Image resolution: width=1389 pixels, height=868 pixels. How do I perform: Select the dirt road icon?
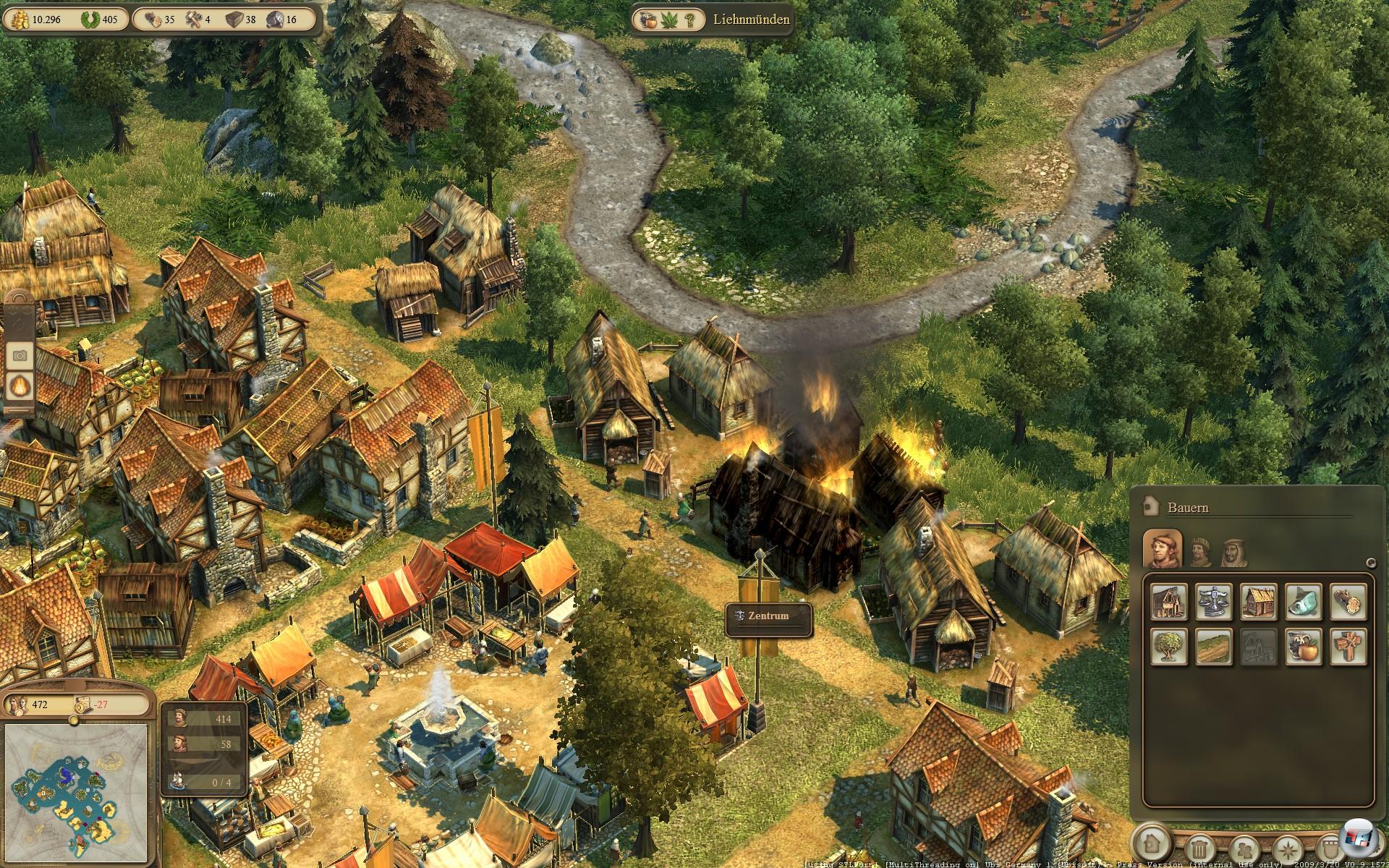point(1213,647)
